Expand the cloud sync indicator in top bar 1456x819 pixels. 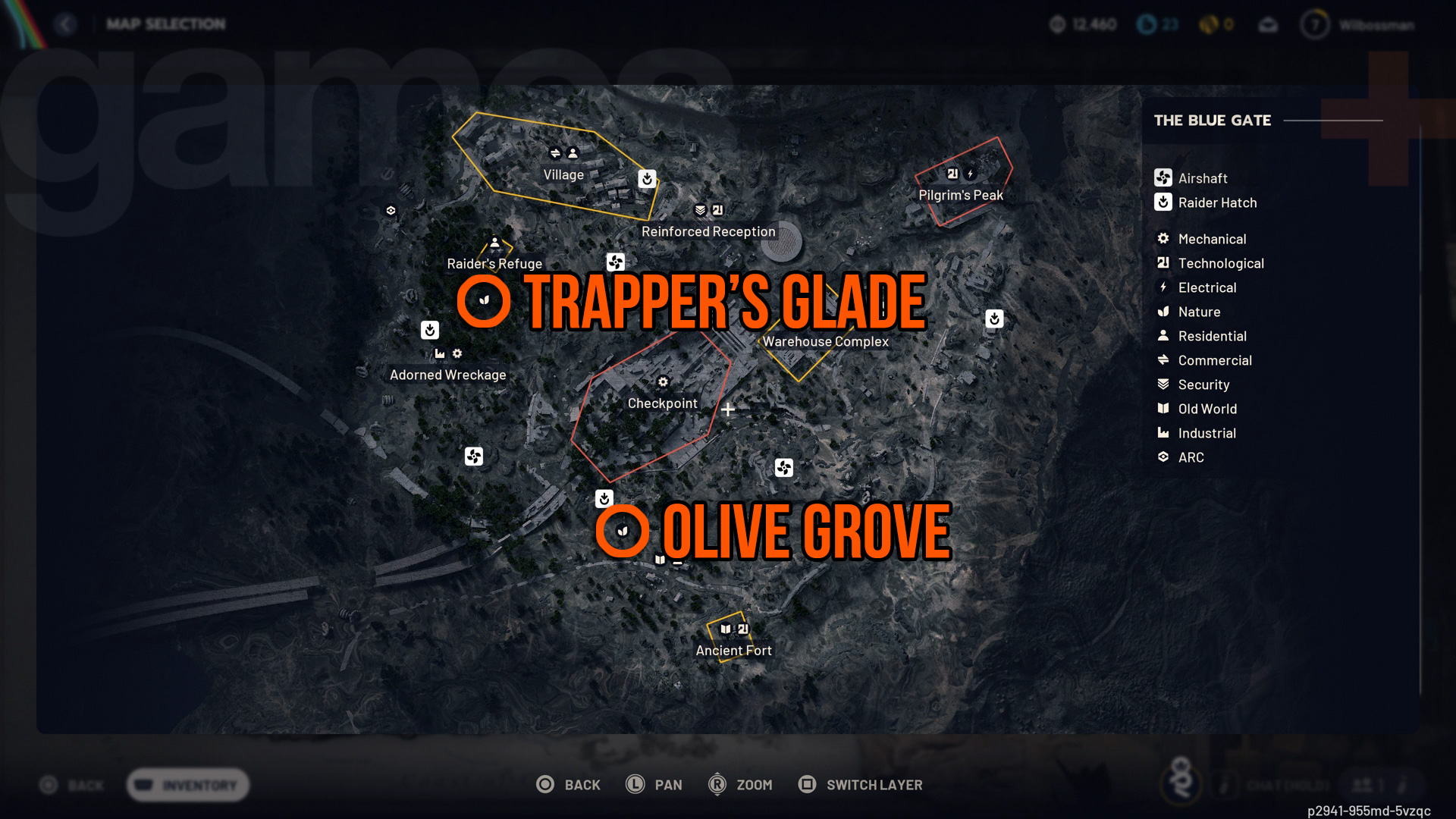[x=1268, y=24]
